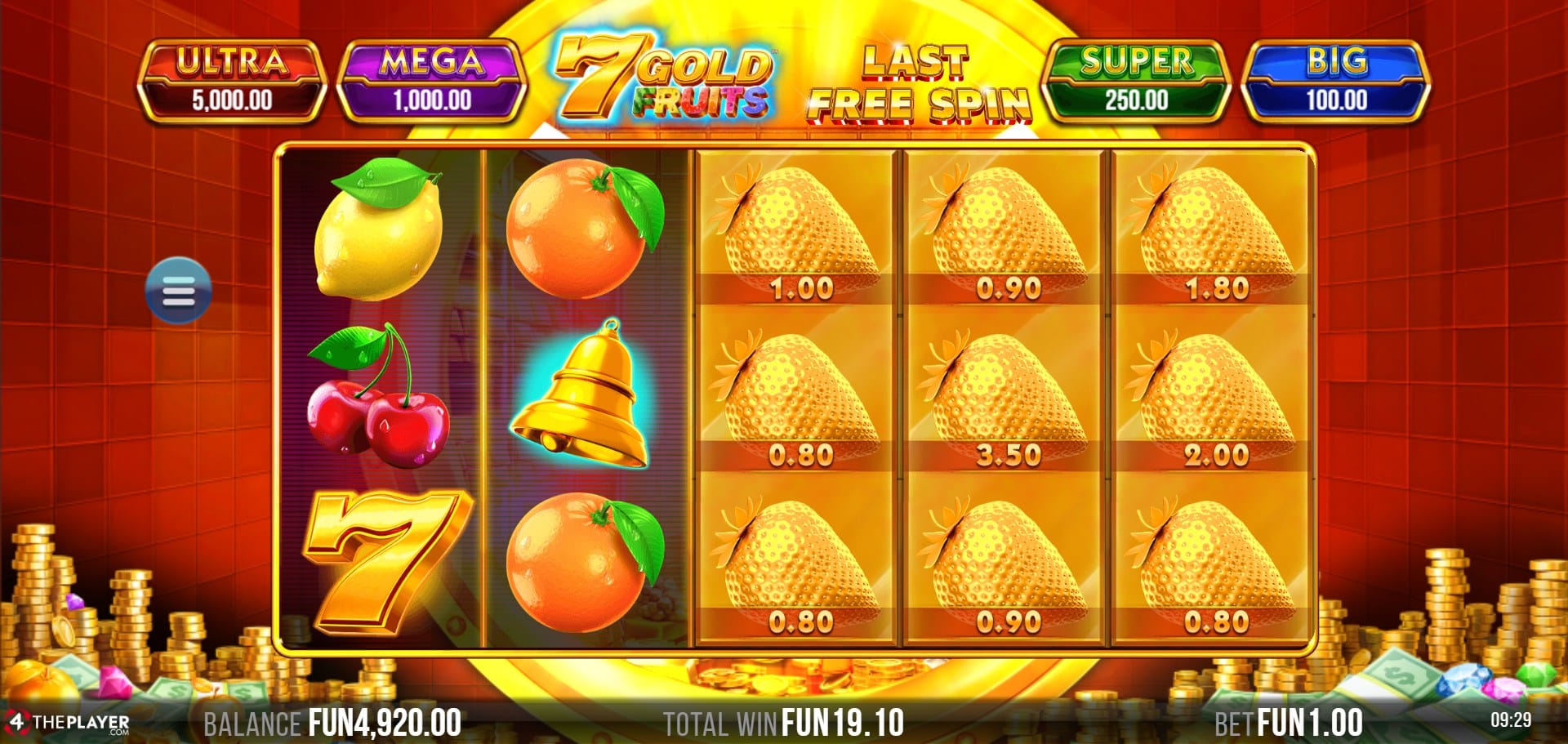Click the 4ThePlayer logo
This screenshot has width=1568, height=744.
click(69, 723)
